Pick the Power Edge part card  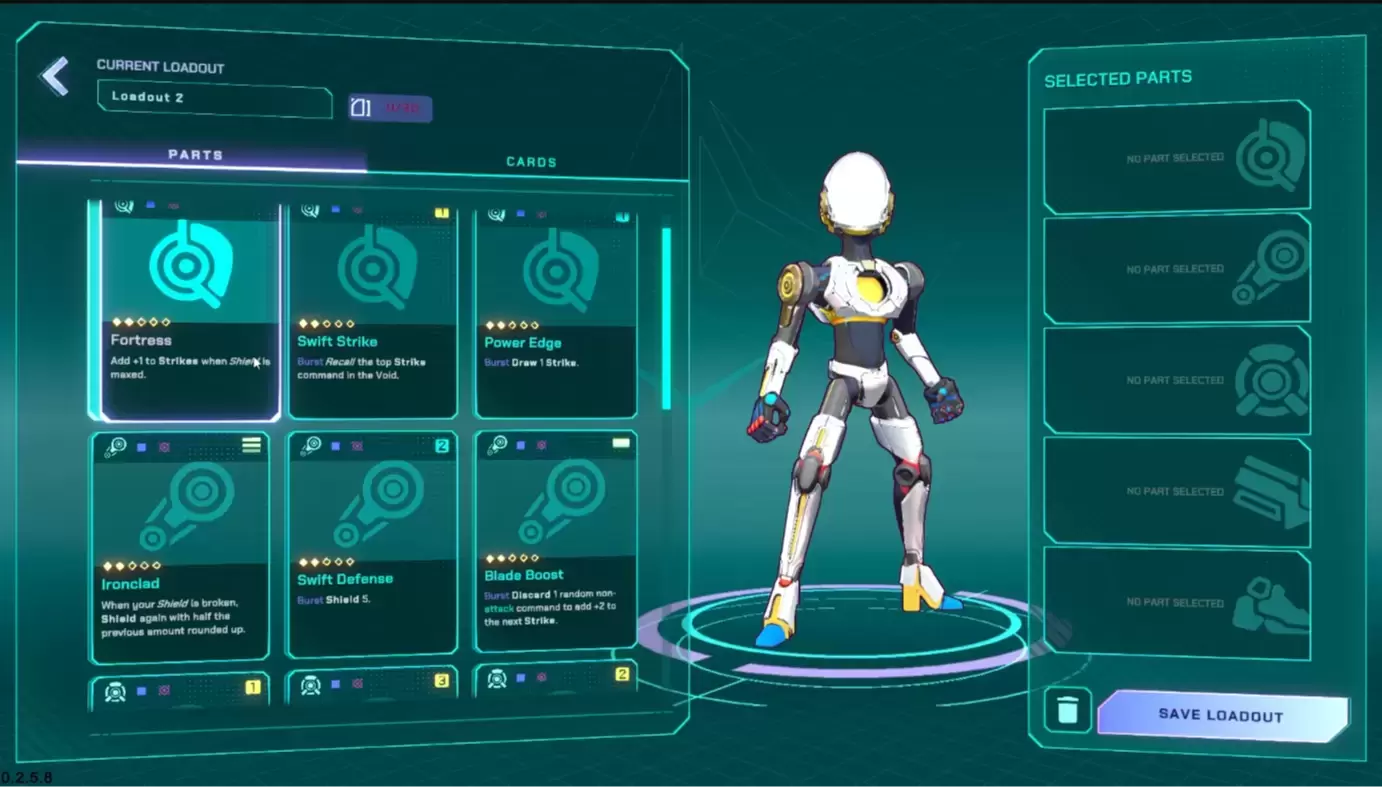(x=556, y=312)
